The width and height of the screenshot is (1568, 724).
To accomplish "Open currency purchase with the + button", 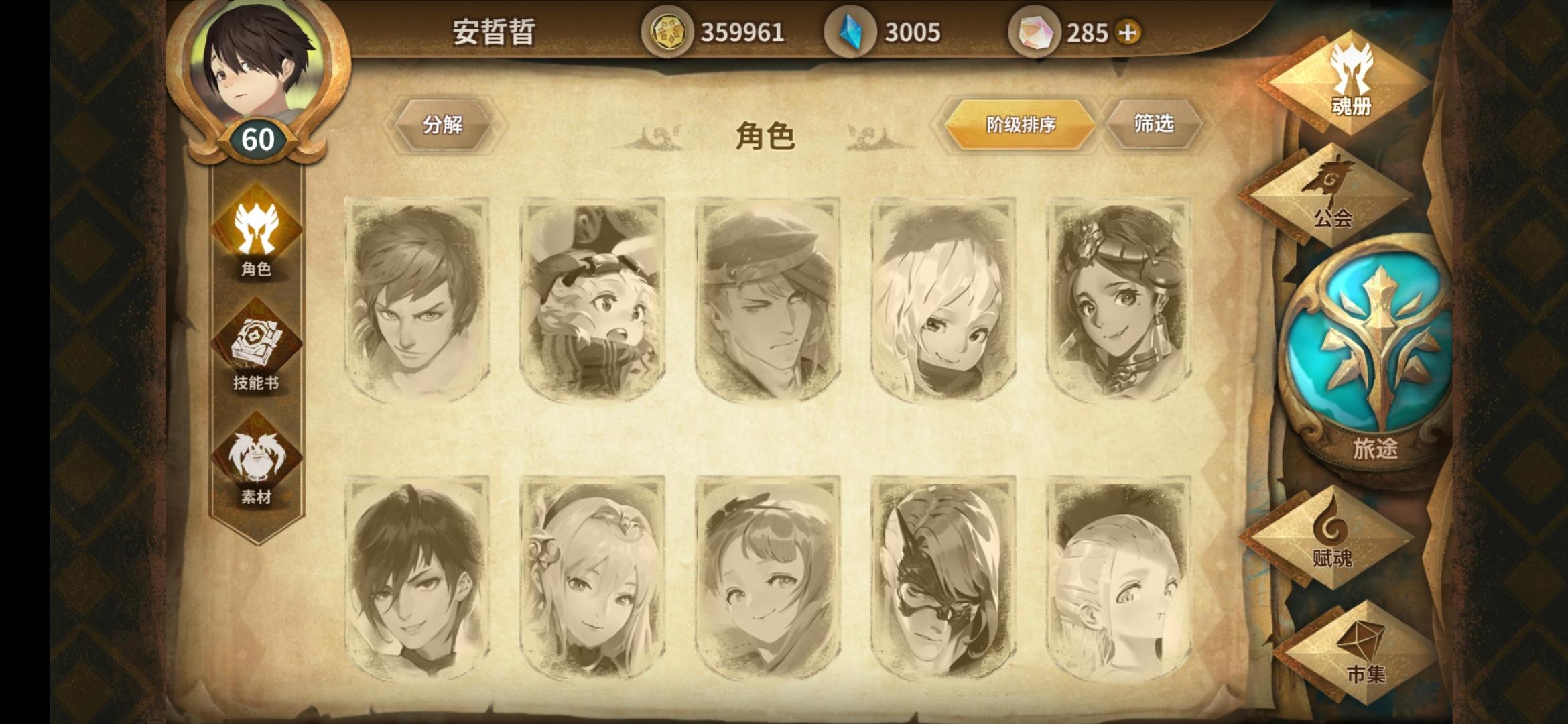I will pyautogui.click(x=1128, y=31).
